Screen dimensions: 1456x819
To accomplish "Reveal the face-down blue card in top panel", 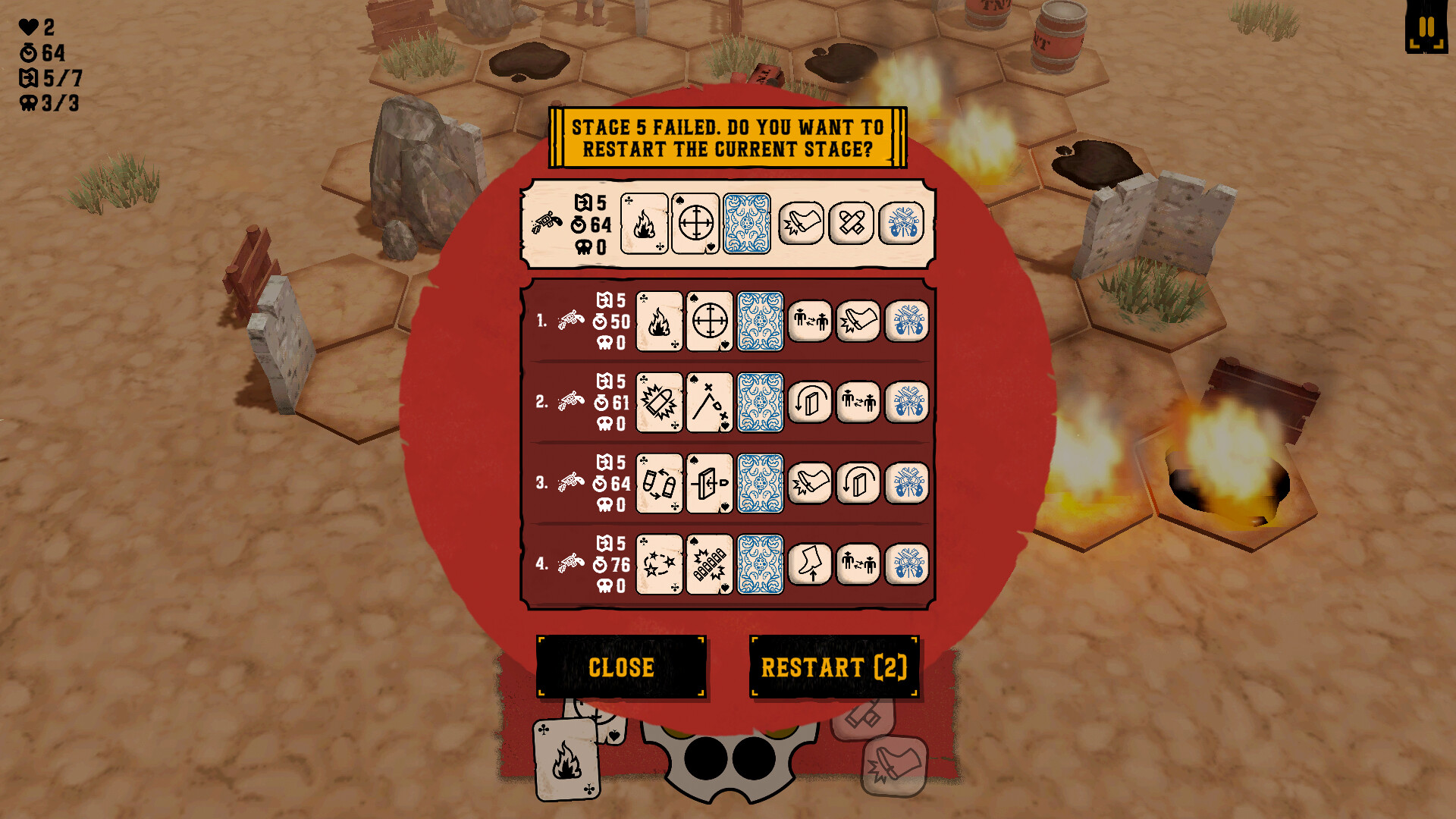I will click(747, 225).
